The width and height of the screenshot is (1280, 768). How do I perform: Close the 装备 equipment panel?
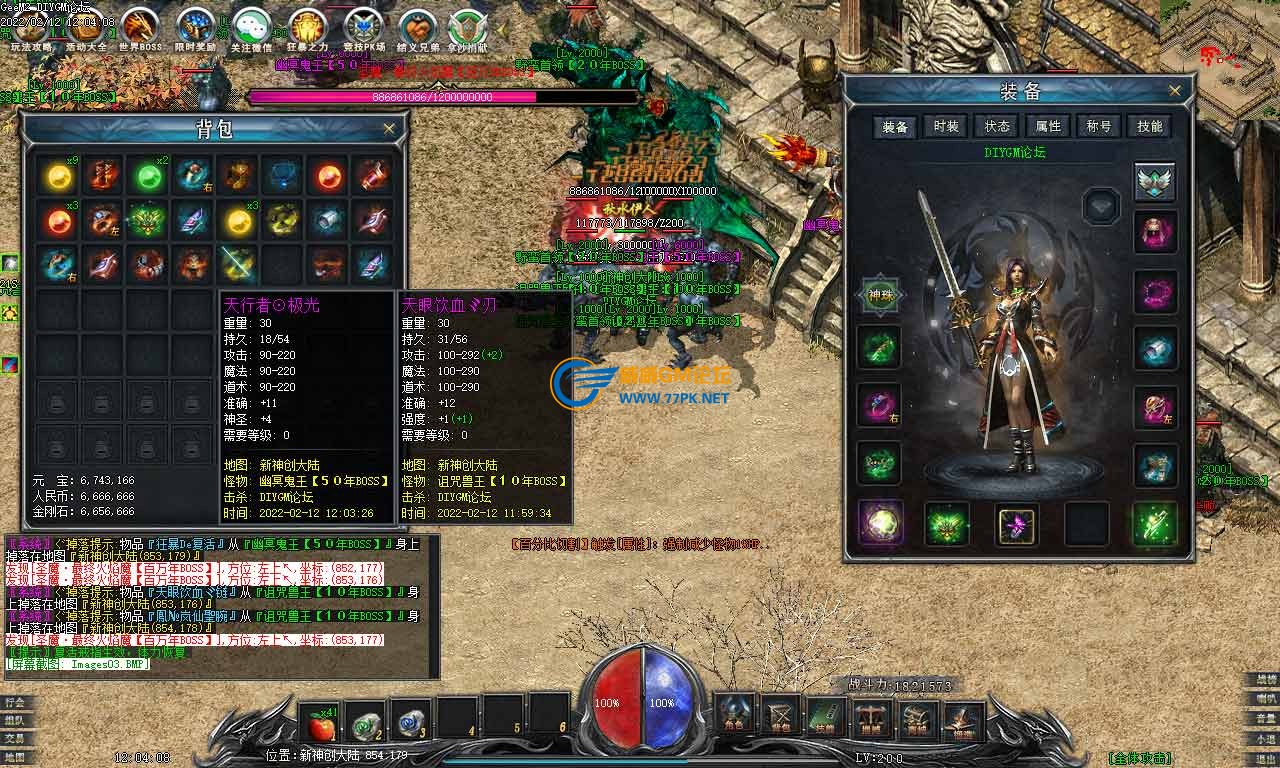pyautogui.click(x=1176, y=91)
